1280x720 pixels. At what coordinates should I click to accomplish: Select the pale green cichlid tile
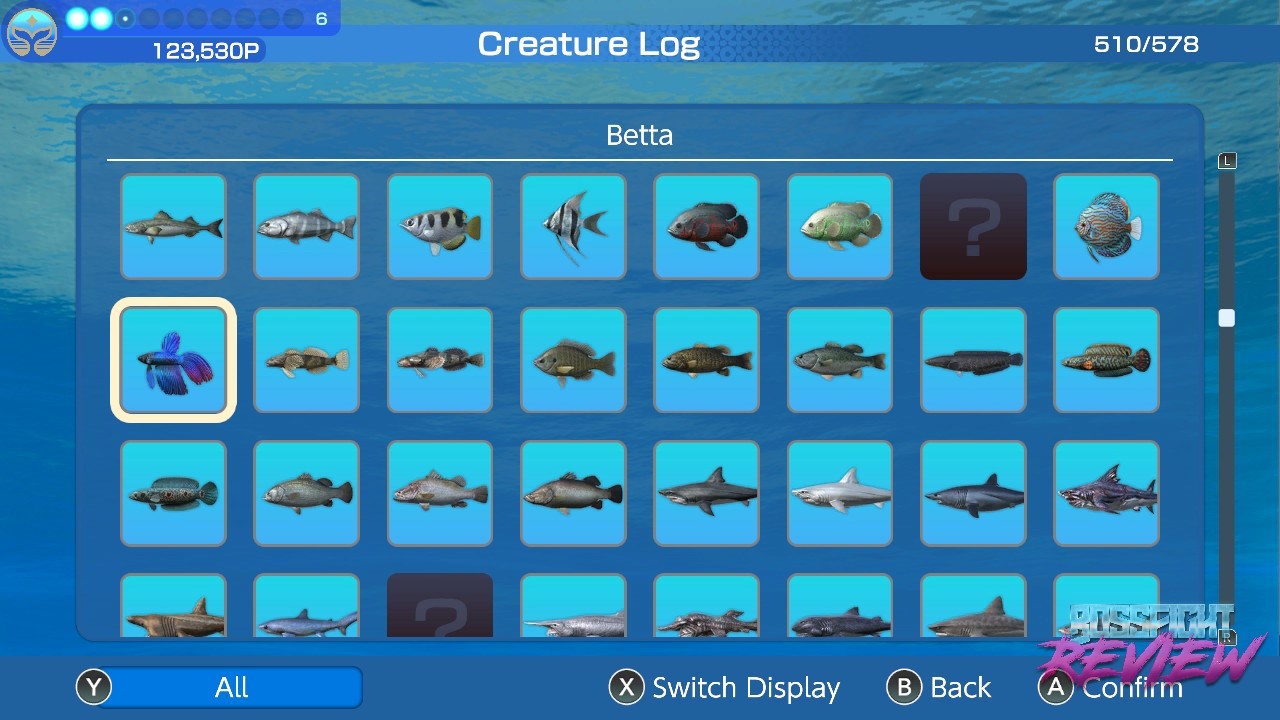[840, 227]
